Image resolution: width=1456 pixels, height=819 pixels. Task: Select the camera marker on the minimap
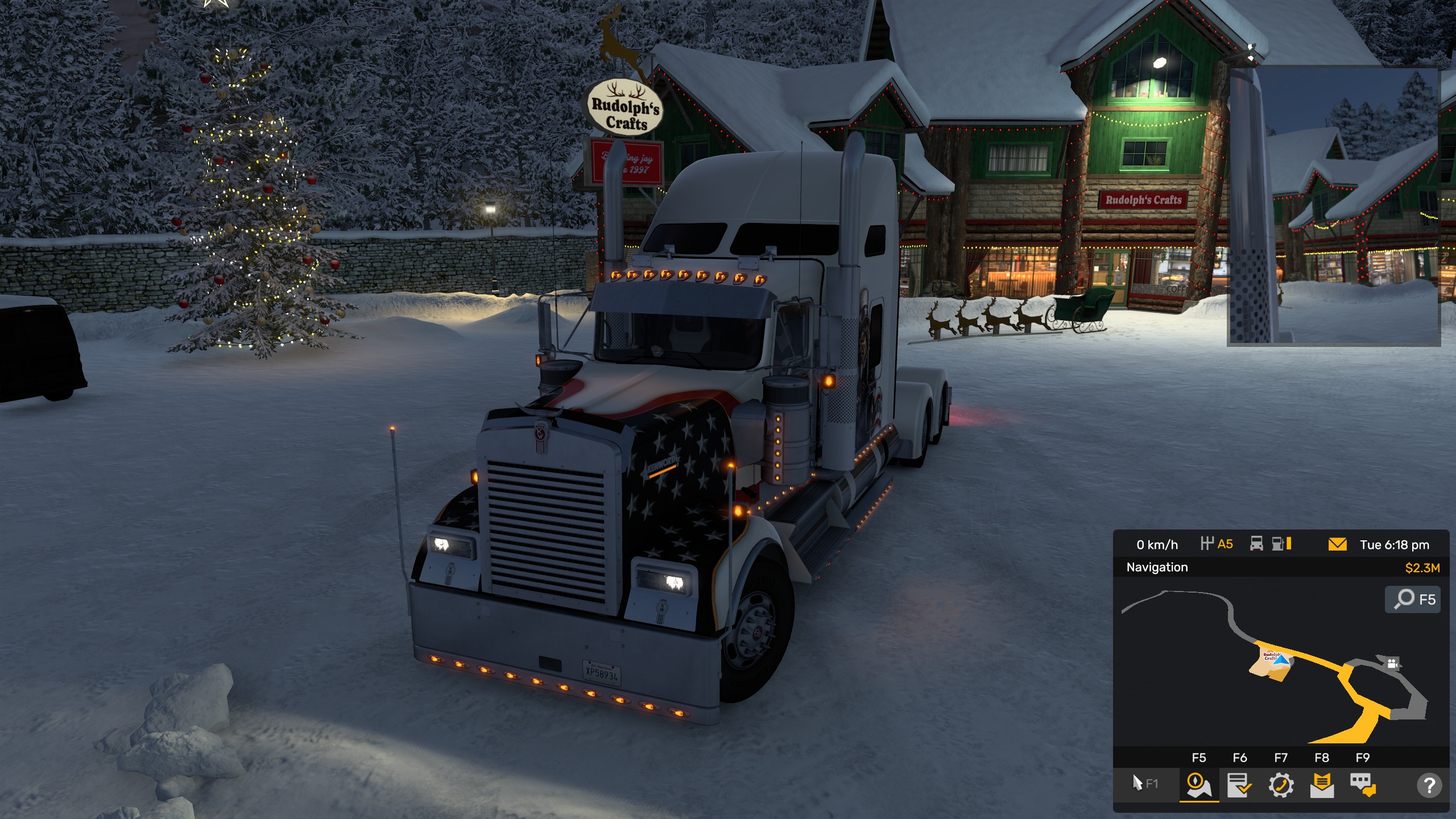[x=1392, y=663]
